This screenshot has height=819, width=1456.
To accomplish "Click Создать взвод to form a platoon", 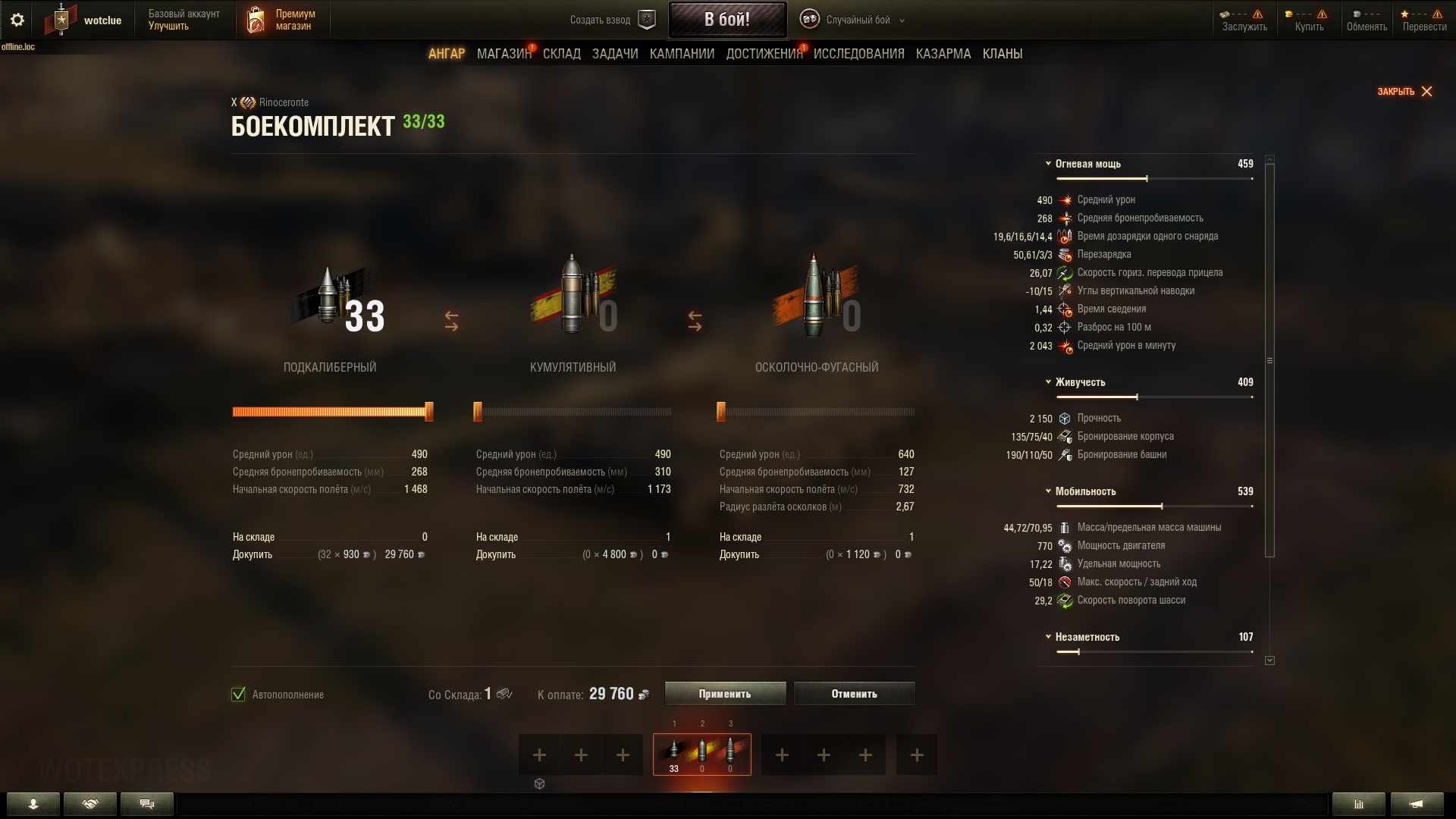I will (x=612, y=20).
